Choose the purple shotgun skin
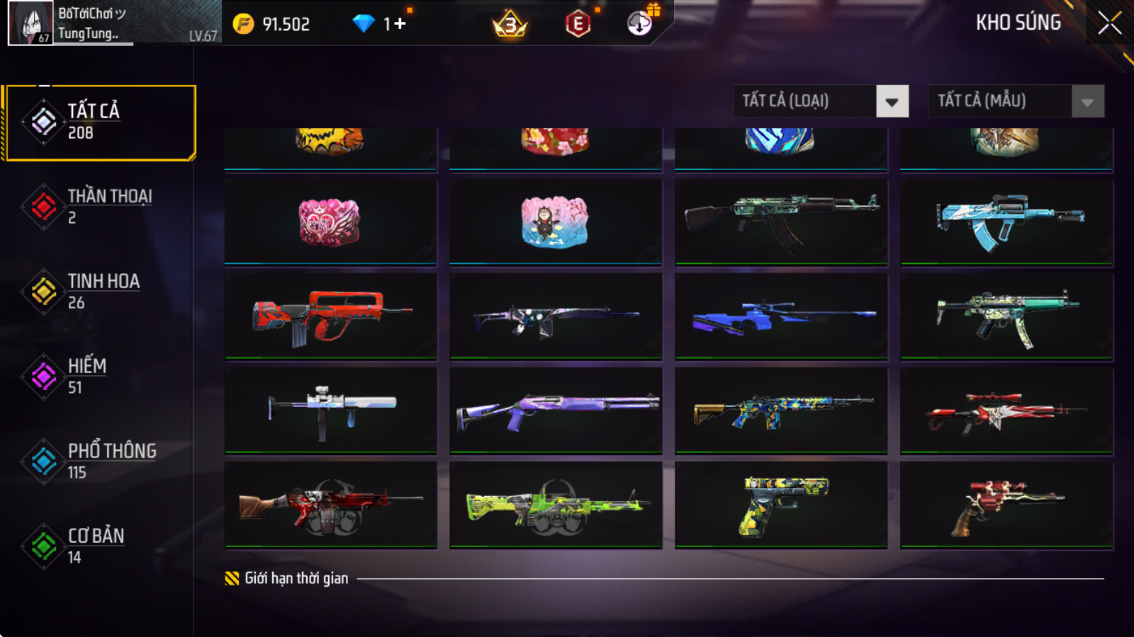The image size is (1134, 637). [x=556, y=410]
